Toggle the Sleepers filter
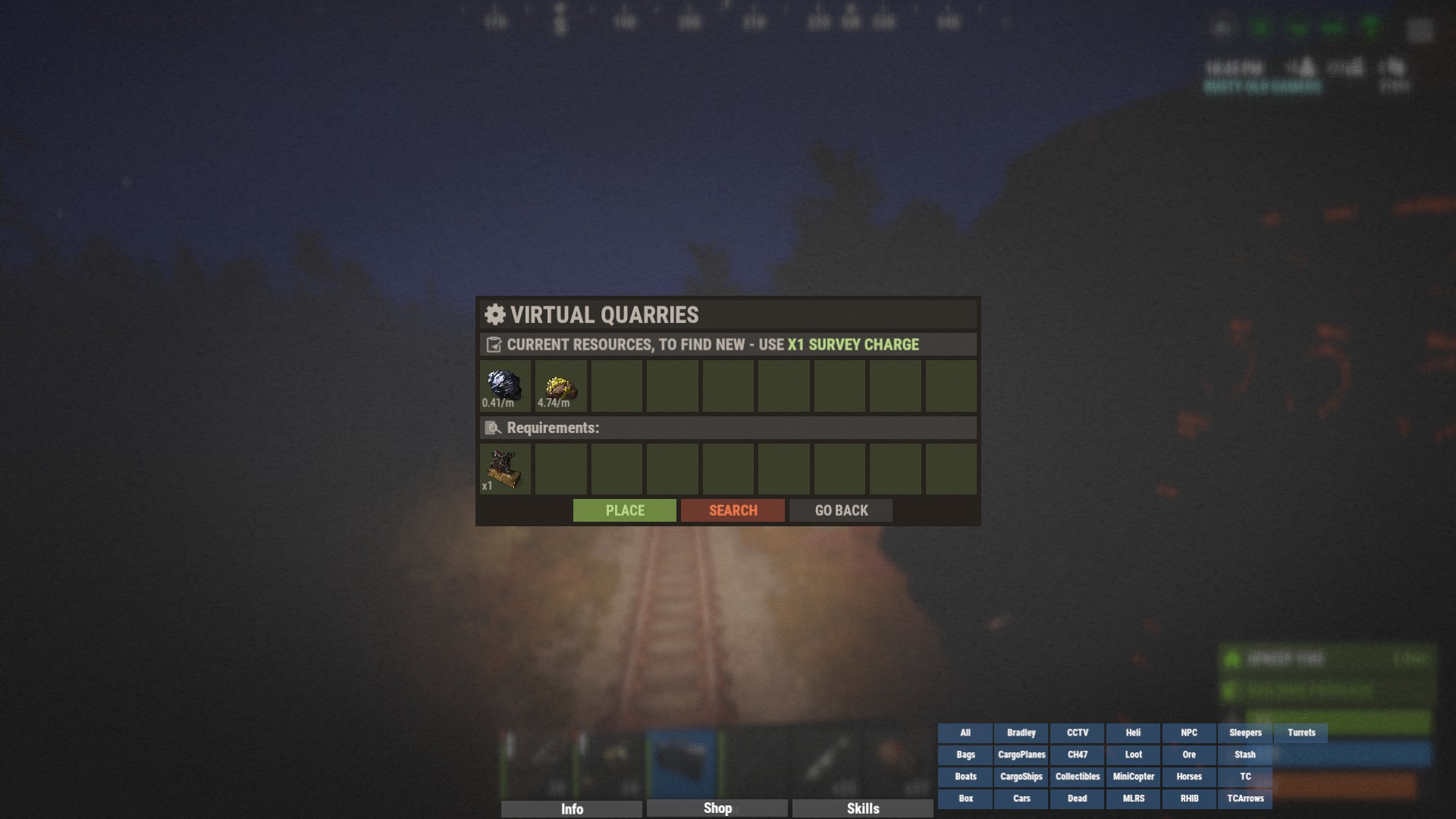Image resolution: width=1456 pixels, height=819 pixels. tap(1244, 733)
